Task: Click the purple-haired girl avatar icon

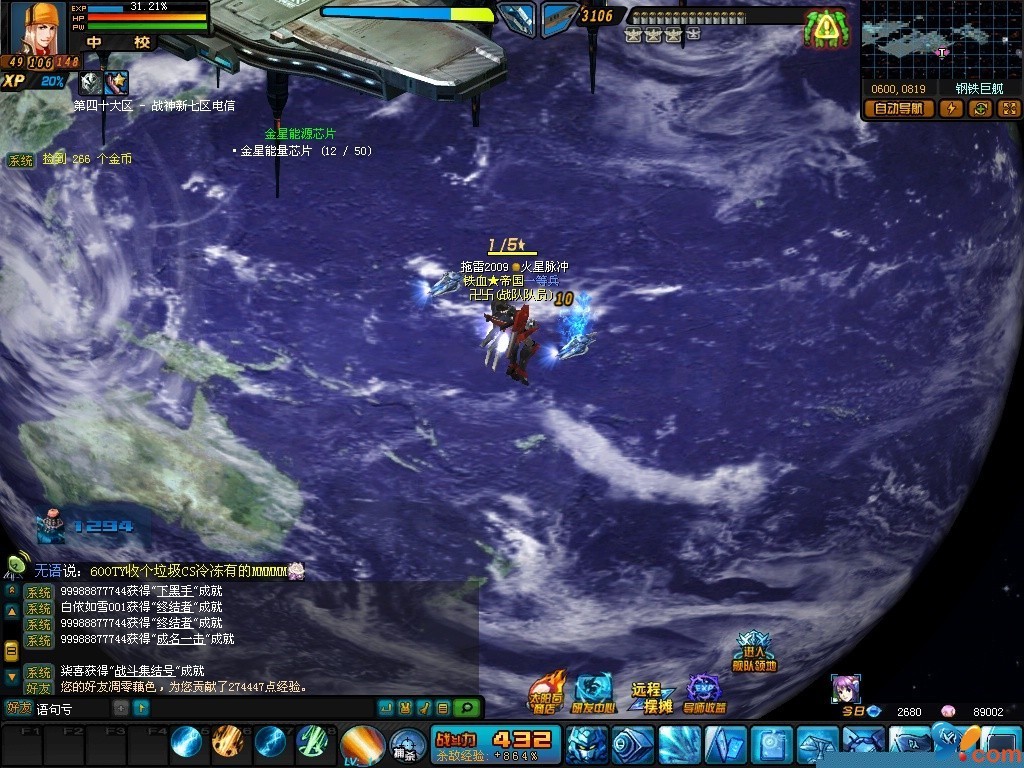Action: [x=846, y=689]
